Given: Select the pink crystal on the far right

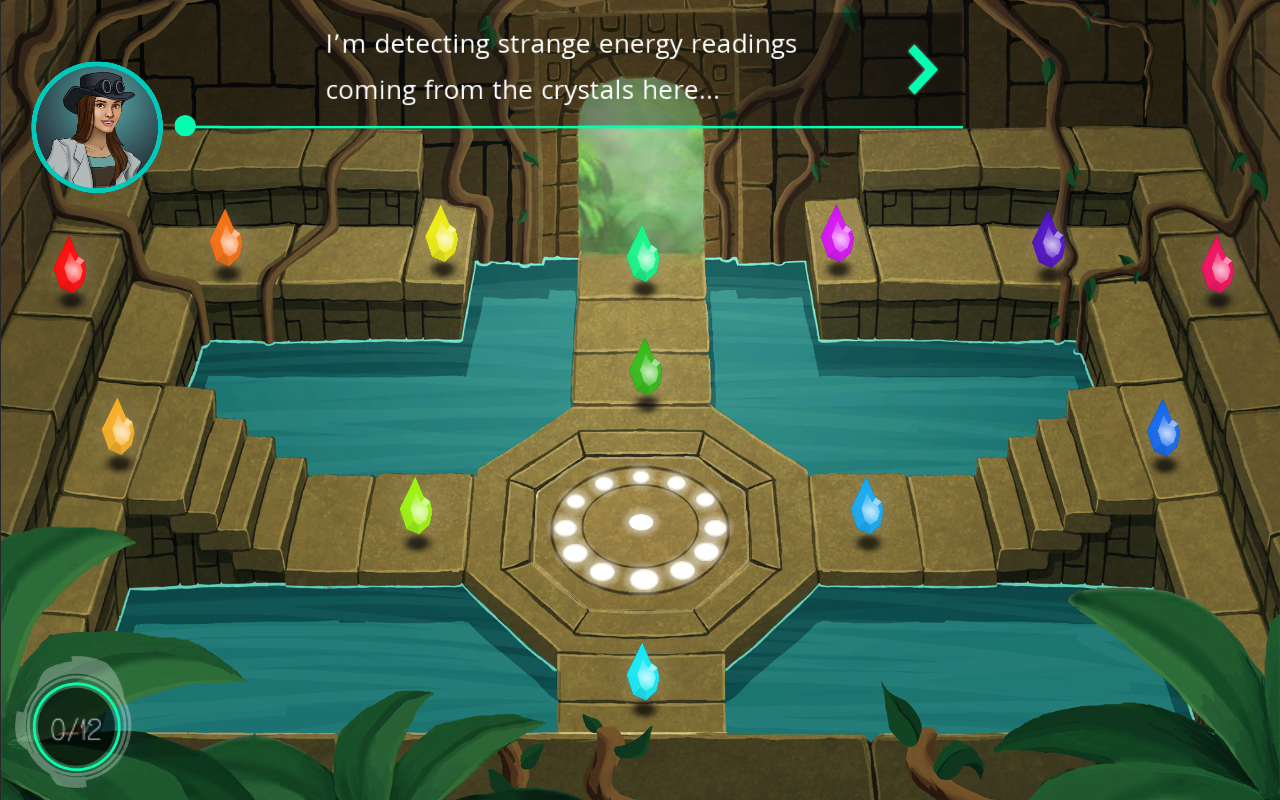Looking at the screenshot, I should tap(1216, 262).
